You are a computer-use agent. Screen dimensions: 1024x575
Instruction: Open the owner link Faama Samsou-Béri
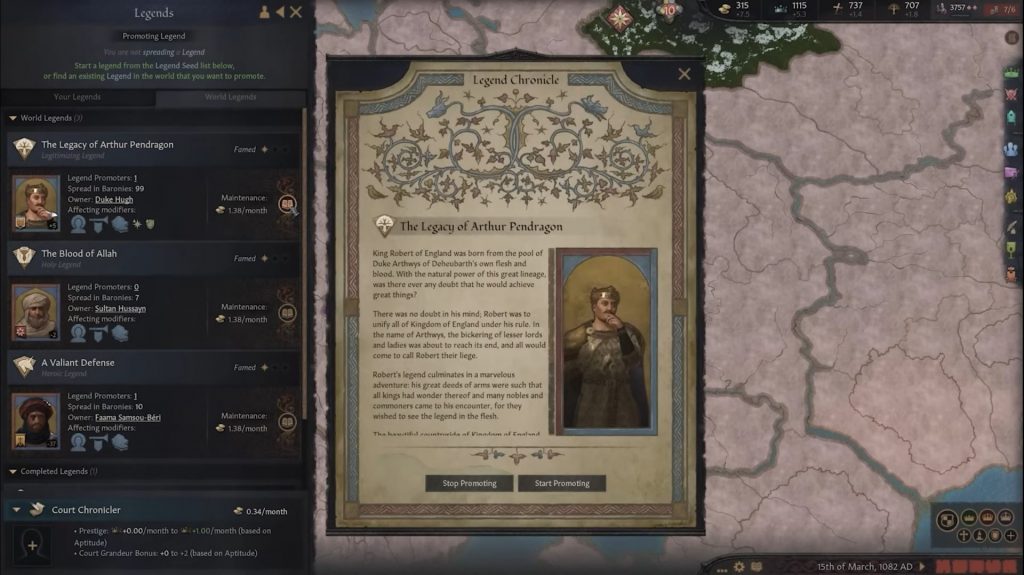point(128,417)
